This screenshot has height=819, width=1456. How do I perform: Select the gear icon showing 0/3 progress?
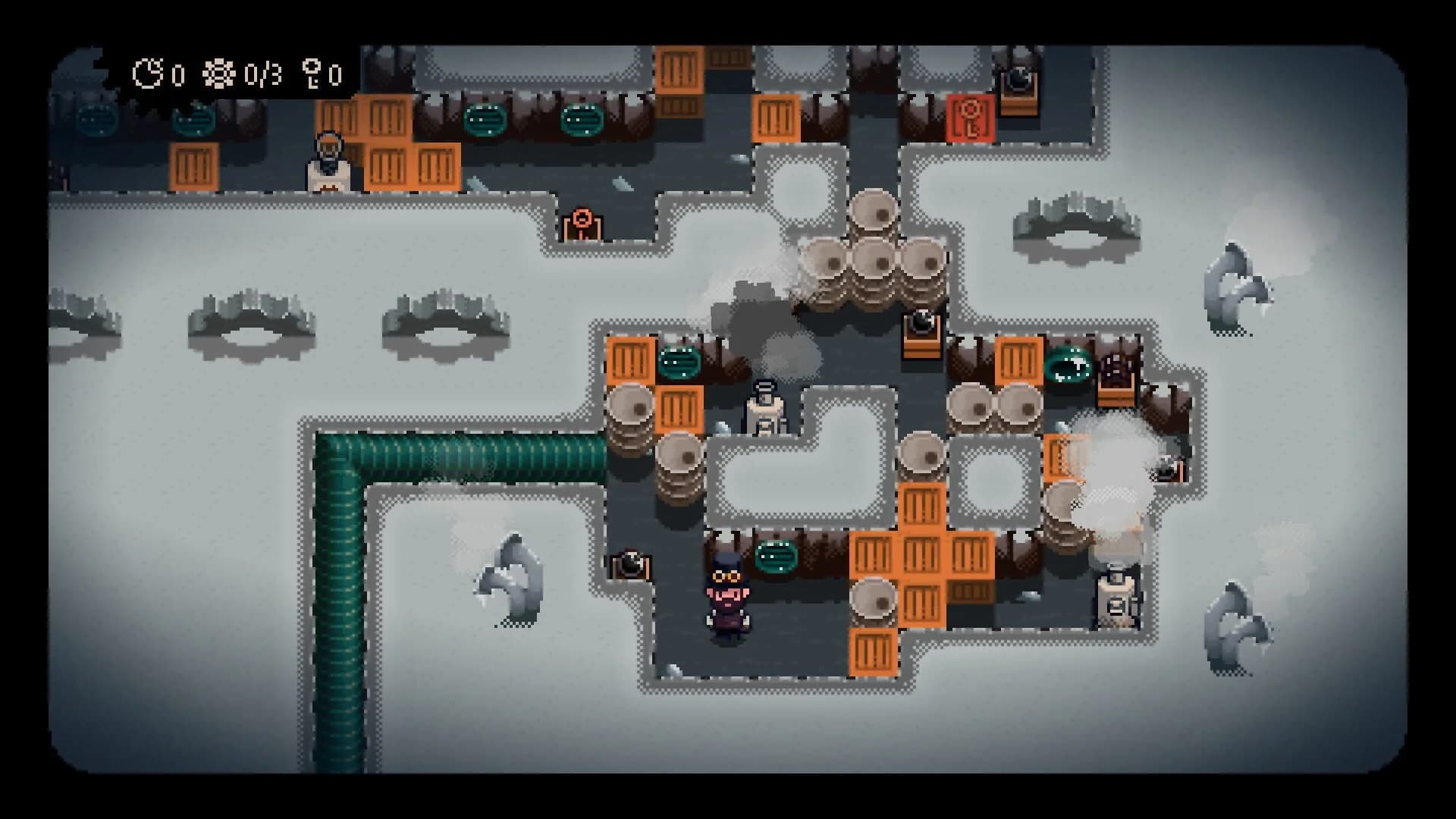tap(220, 73)
